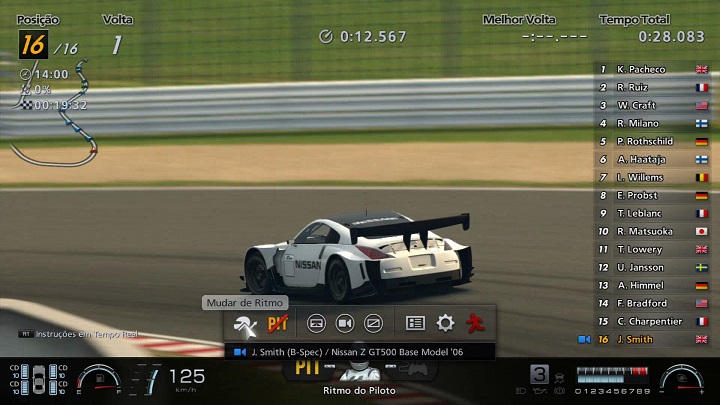720x405 pixels.
Task: Toggle the crossed-out display icon
Action: point(374,324)
